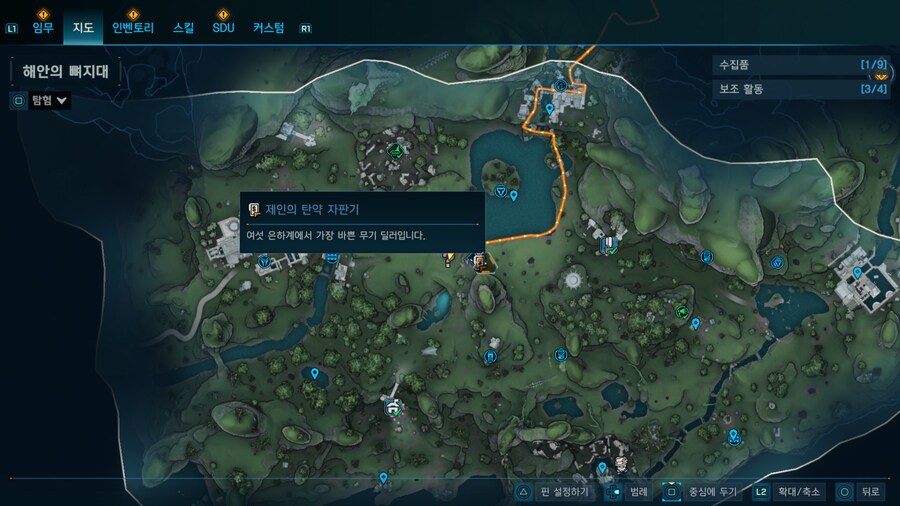Click the orange ammo vending machine marker

481,263
